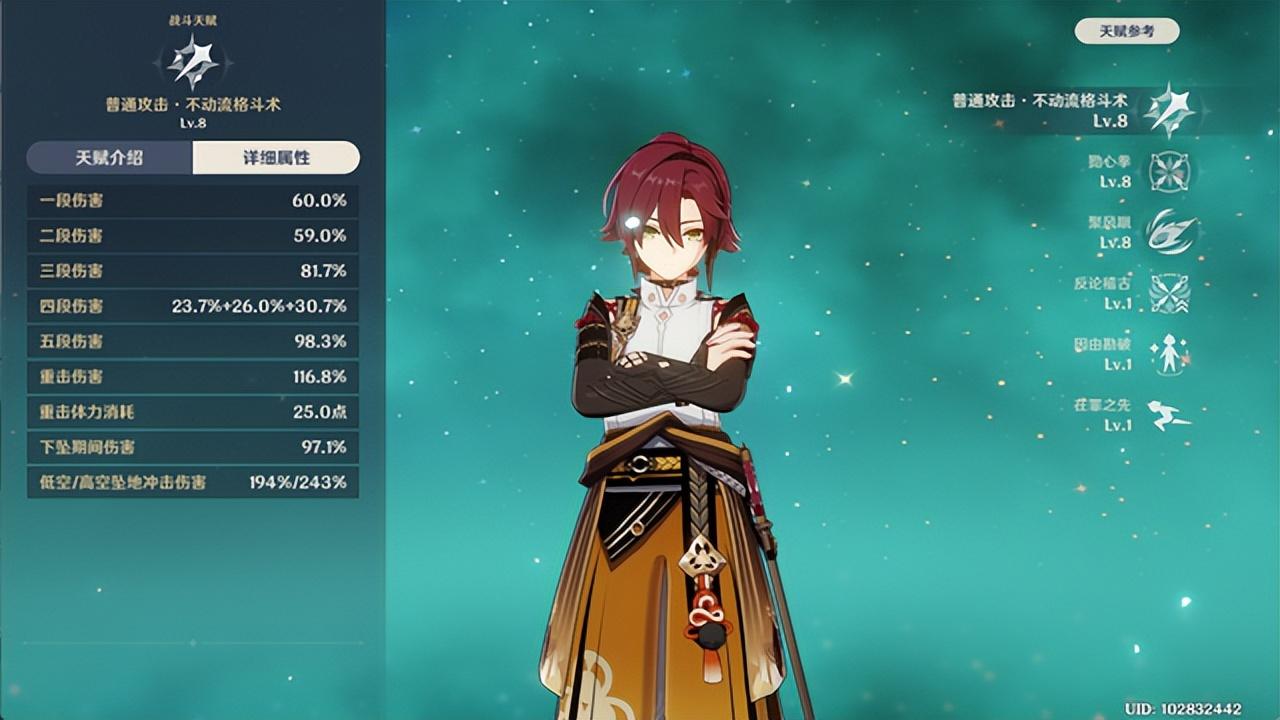Show the 在罪之先 passive talent
1280x720 pixels.
tap(1168, 415)
